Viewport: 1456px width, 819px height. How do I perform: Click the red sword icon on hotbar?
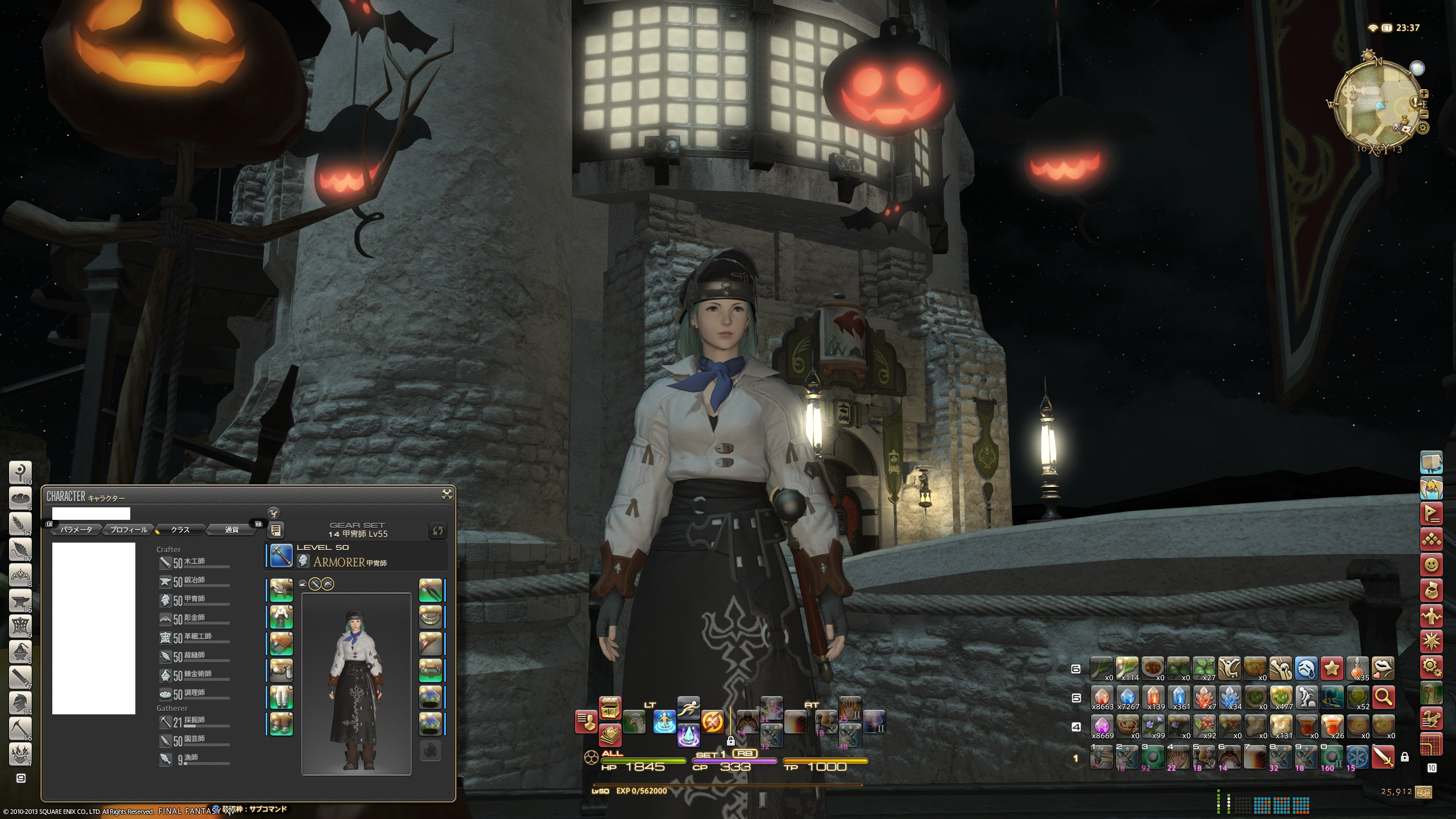click(1383, 757)
